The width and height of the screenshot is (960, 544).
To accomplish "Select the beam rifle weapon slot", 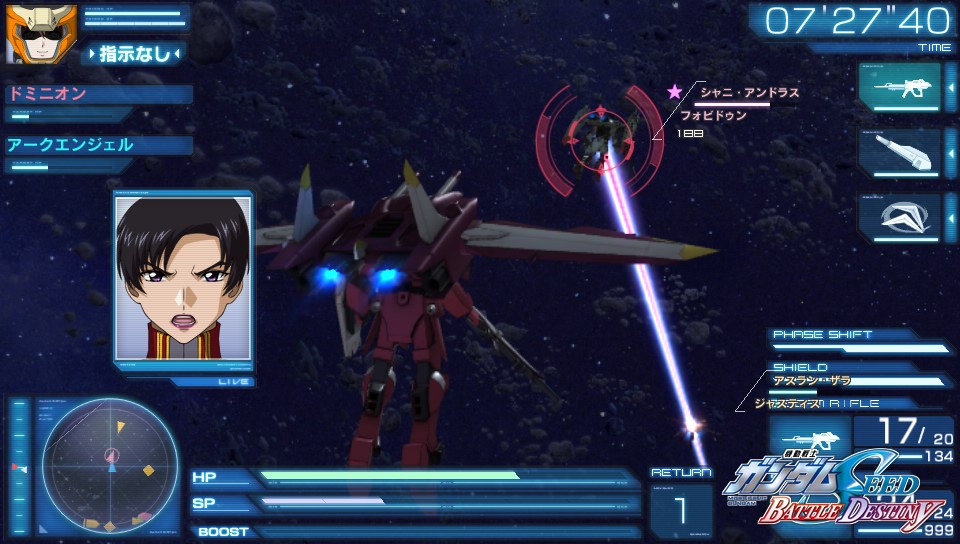I will pos(899,87).
